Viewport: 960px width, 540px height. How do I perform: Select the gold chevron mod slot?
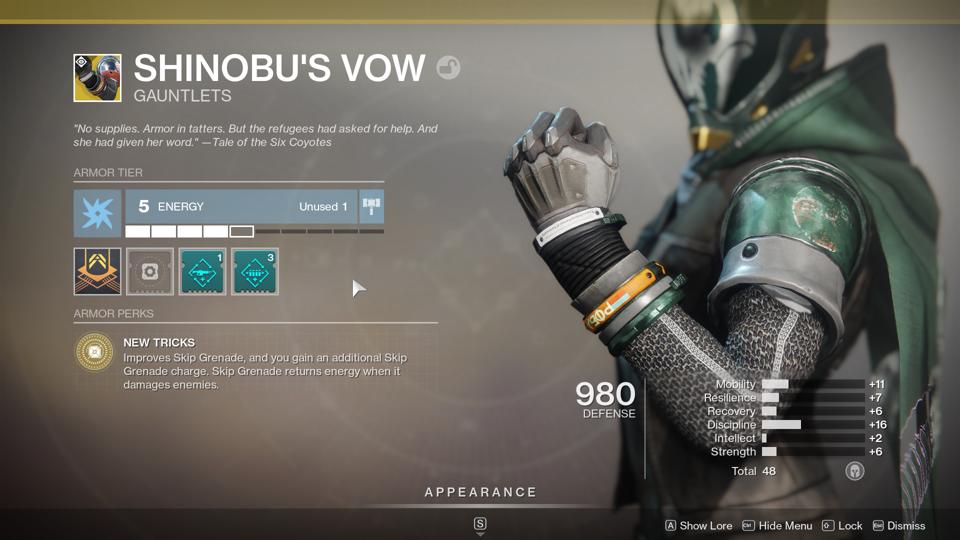[x=98, y=271]
